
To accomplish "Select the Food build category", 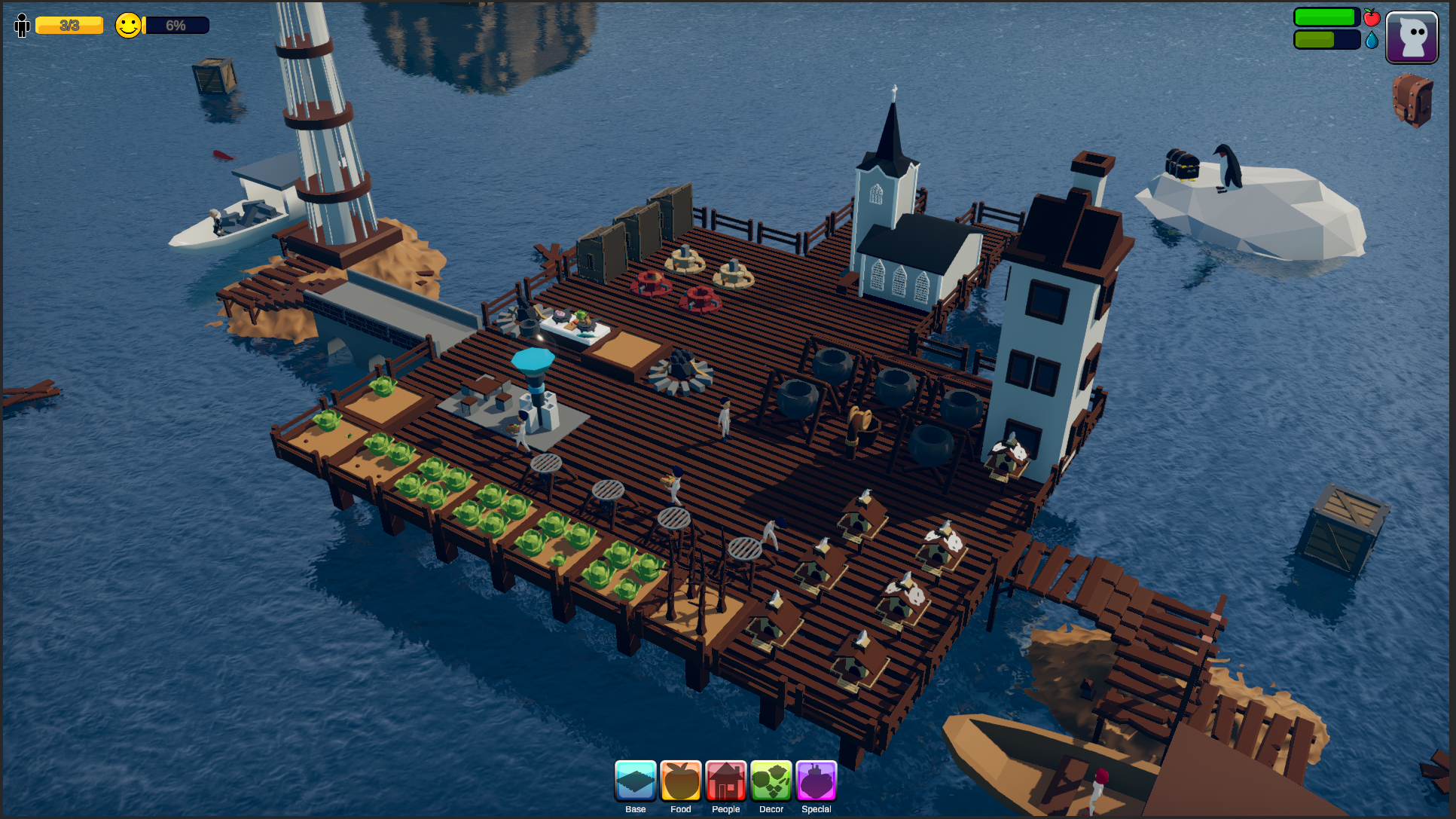I will tap(680, 781).
